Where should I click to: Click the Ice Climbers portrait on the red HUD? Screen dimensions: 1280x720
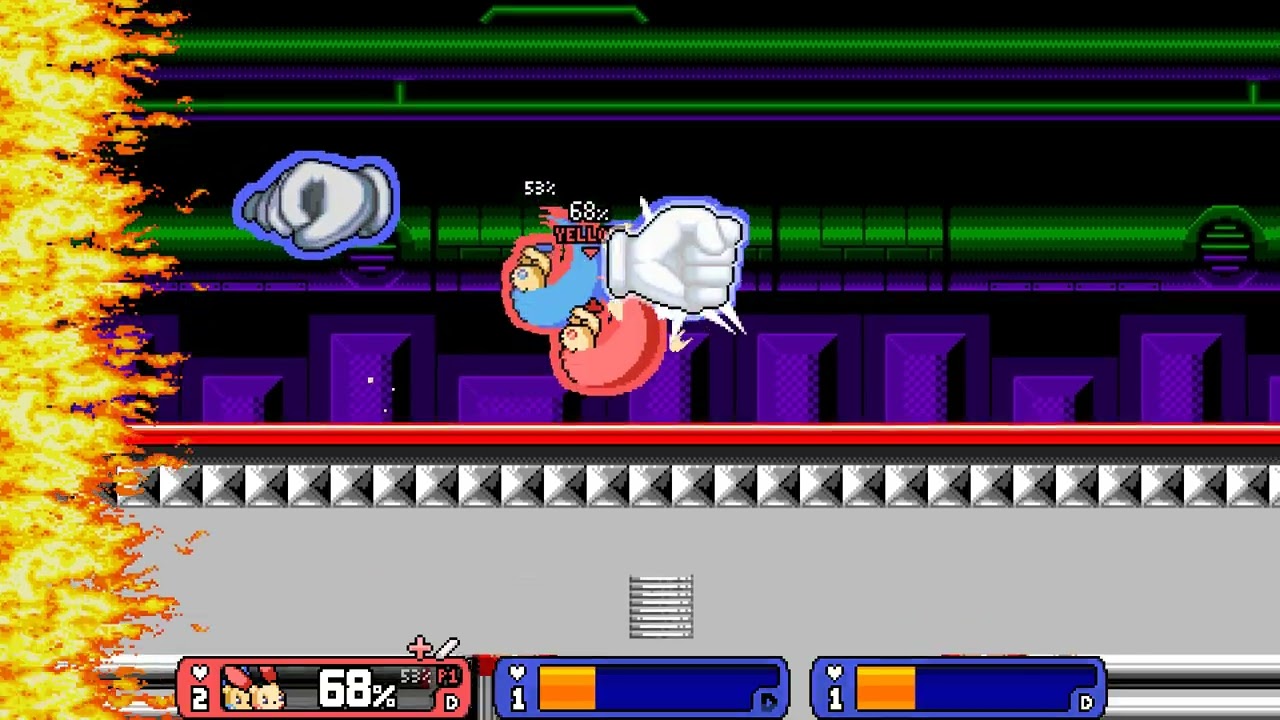252,690
